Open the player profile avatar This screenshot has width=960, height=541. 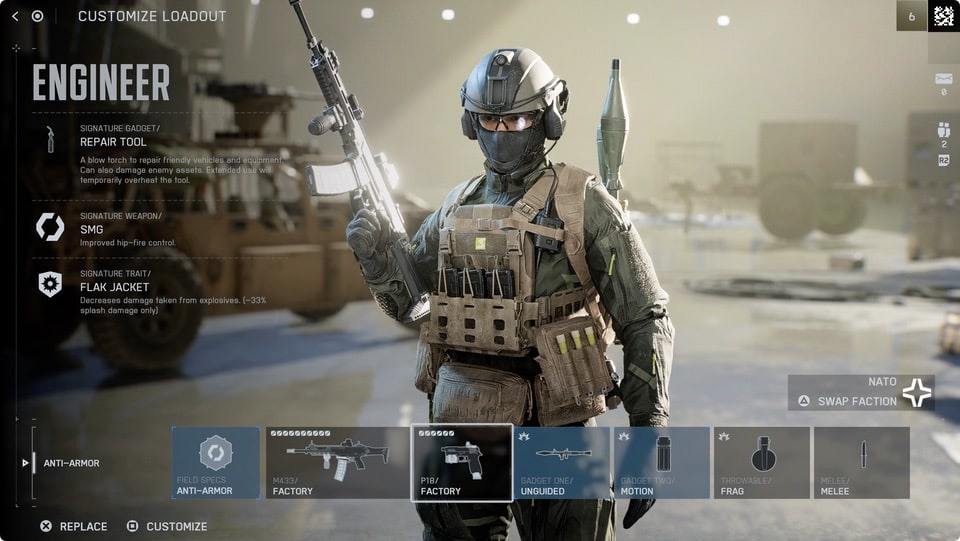point(943,16)
